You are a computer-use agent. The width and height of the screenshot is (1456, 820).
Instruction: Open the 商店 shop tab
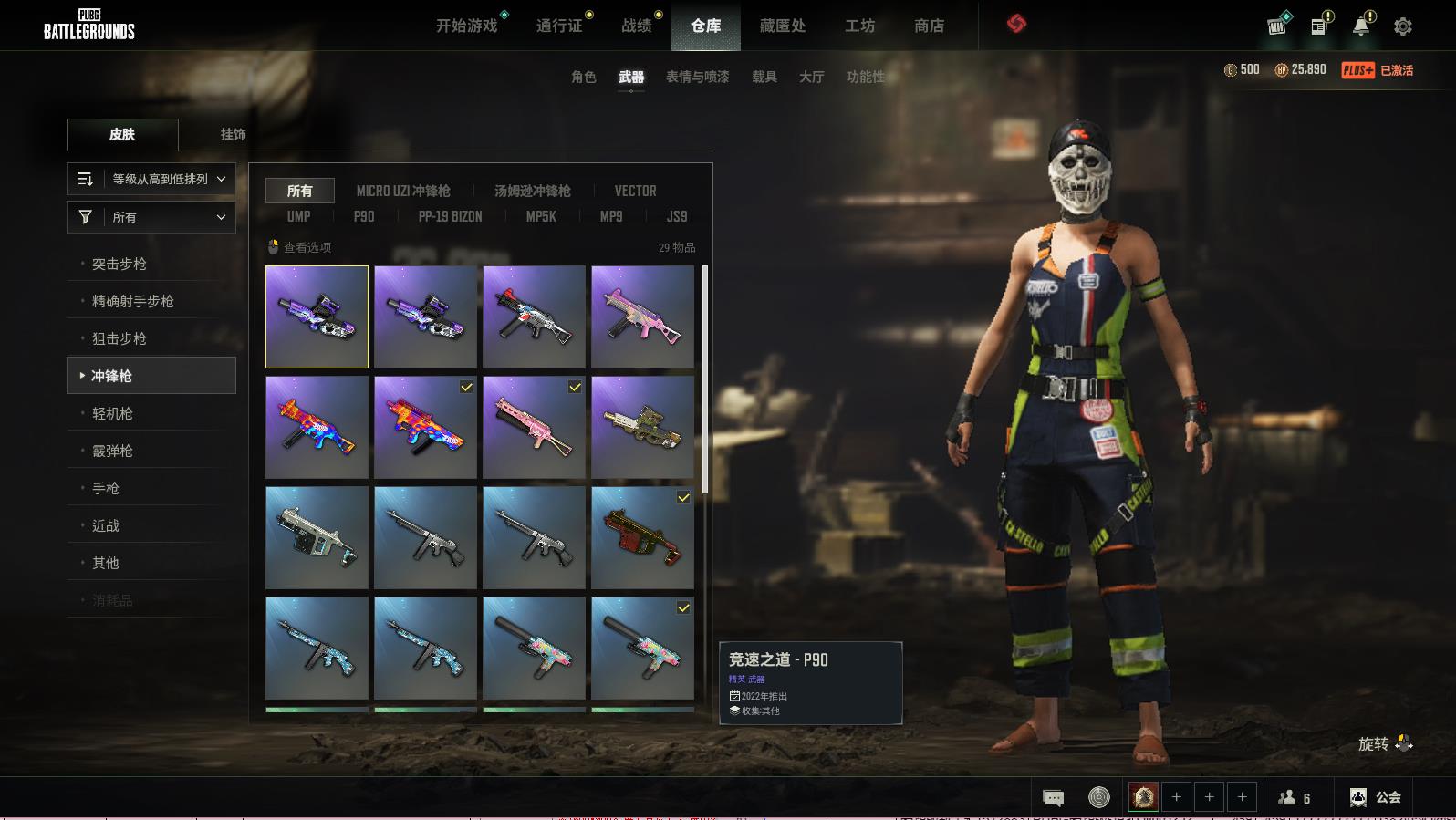click(929, 26)
